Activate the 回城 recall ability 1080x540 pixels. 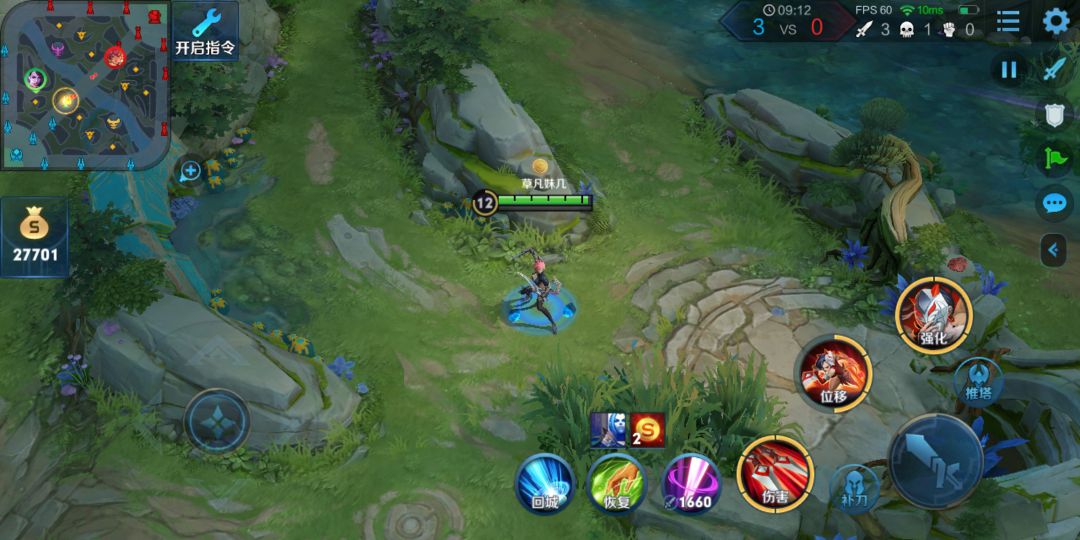(x=544, y=484)
